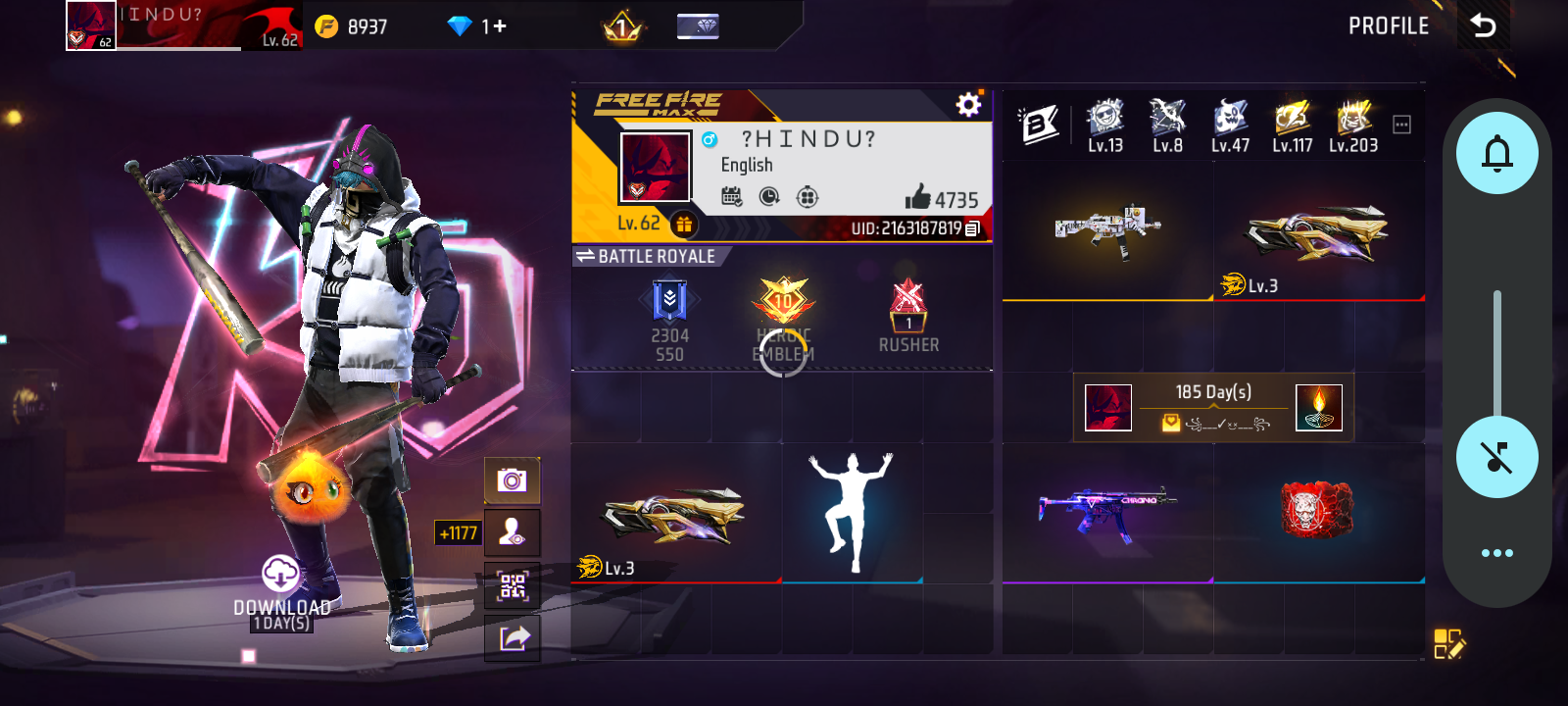
Task: Select the red demon gloo wall
Action: (x=1317, y=510)
